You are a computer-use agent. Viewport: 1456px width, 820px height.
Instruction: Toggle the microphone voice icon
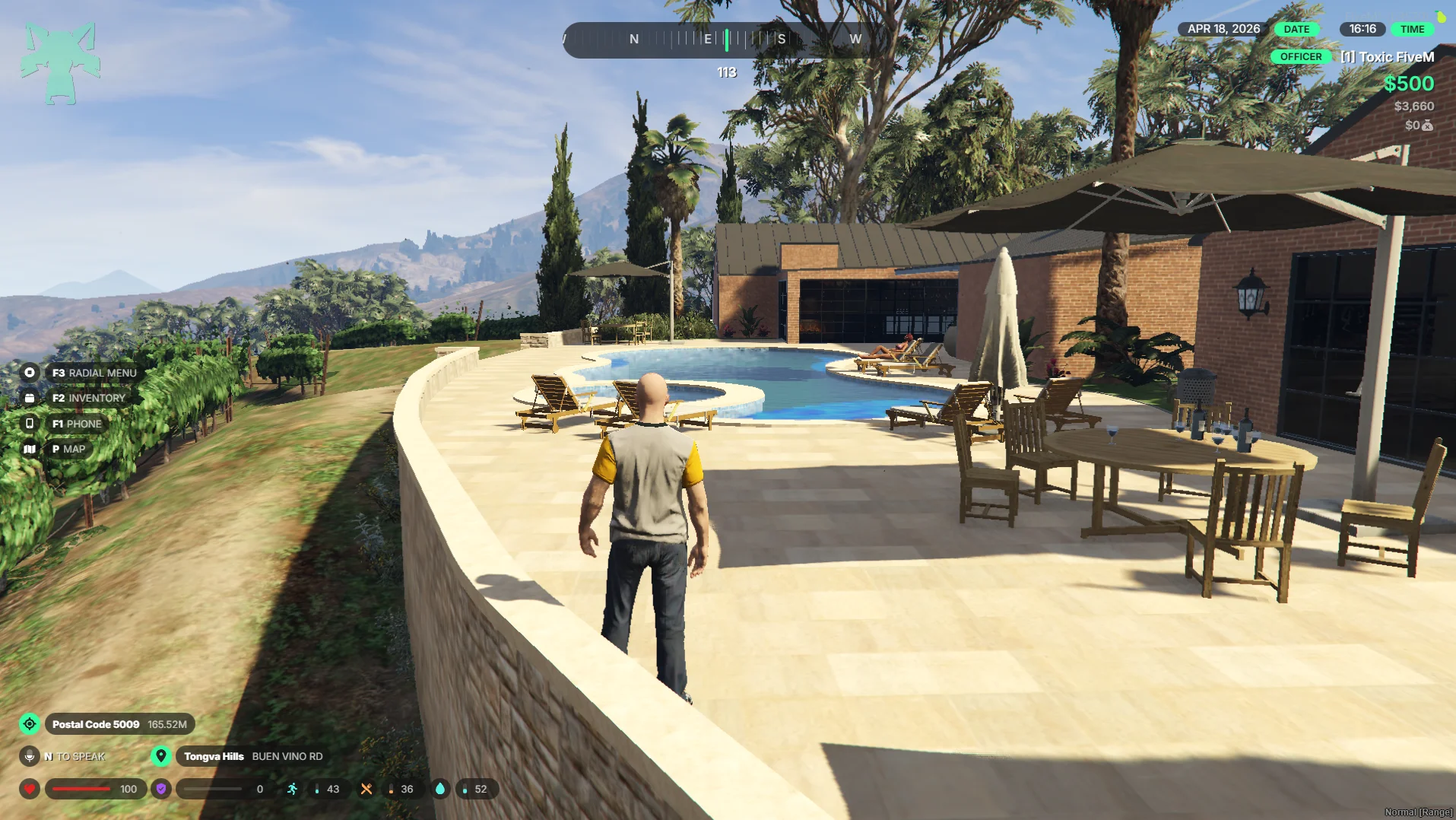click(30, 756)
